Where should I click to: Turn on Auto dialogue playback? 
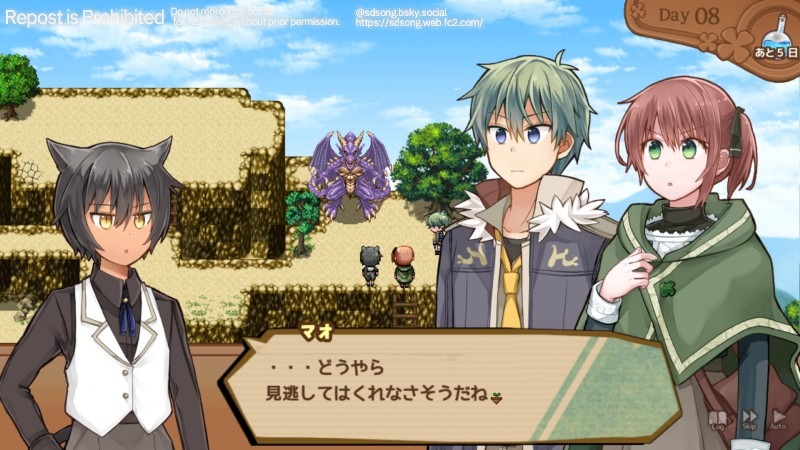pyautogui.click(x=778, y=419)
